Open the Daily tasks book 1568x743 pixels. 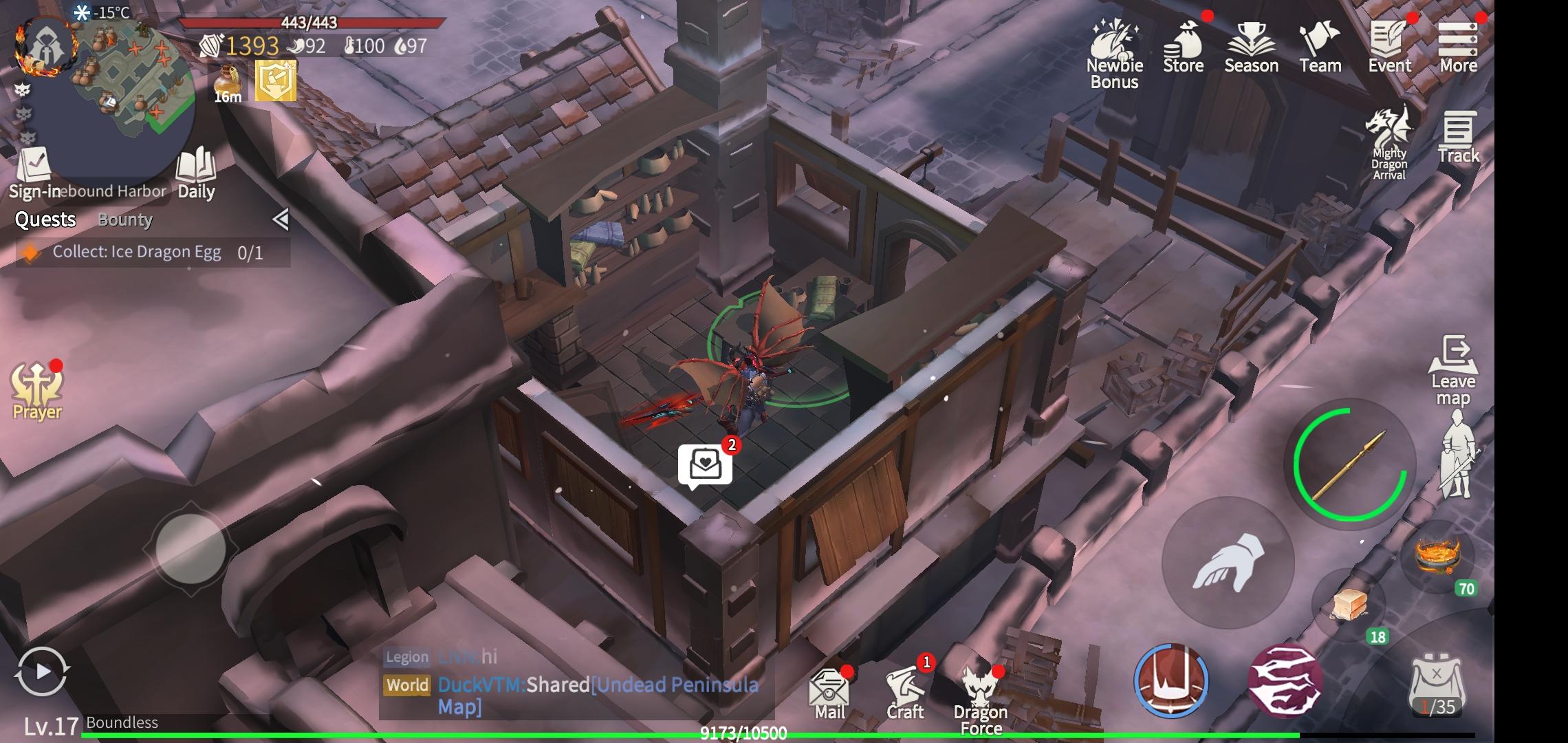tap(196, 173)
